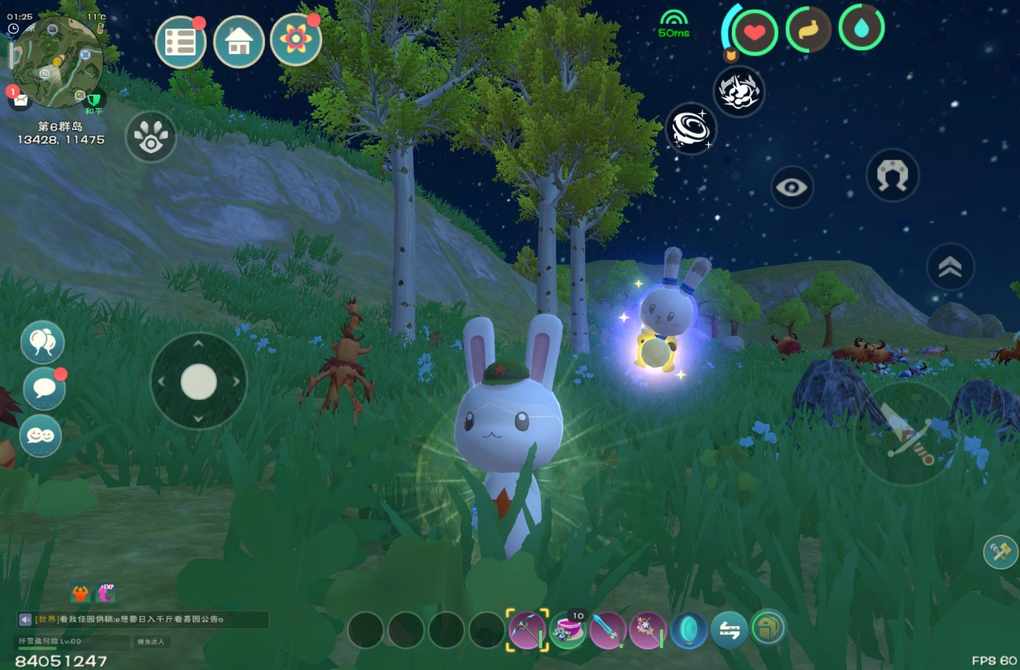Screen dimensions: 1020x670
Task: Open the task list menu button
Action: [181, 42]
